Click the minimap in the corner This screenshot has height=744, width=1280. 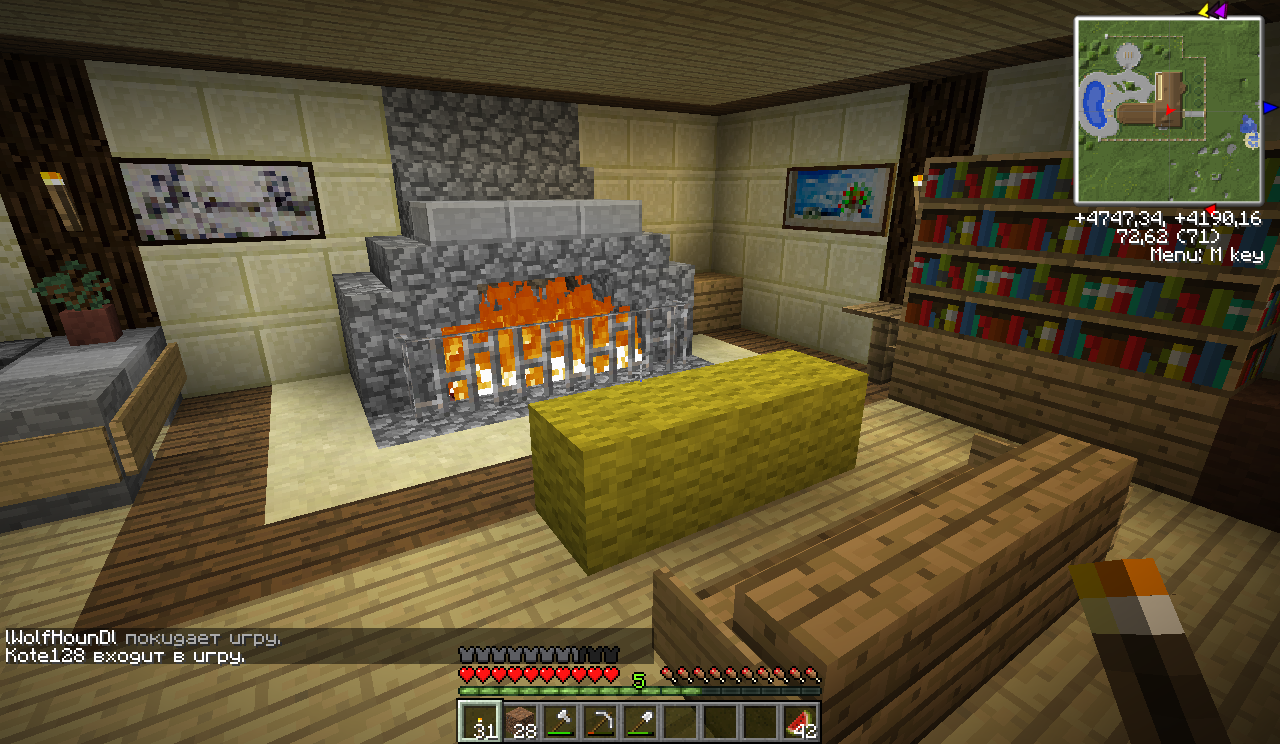point(1168,110)
